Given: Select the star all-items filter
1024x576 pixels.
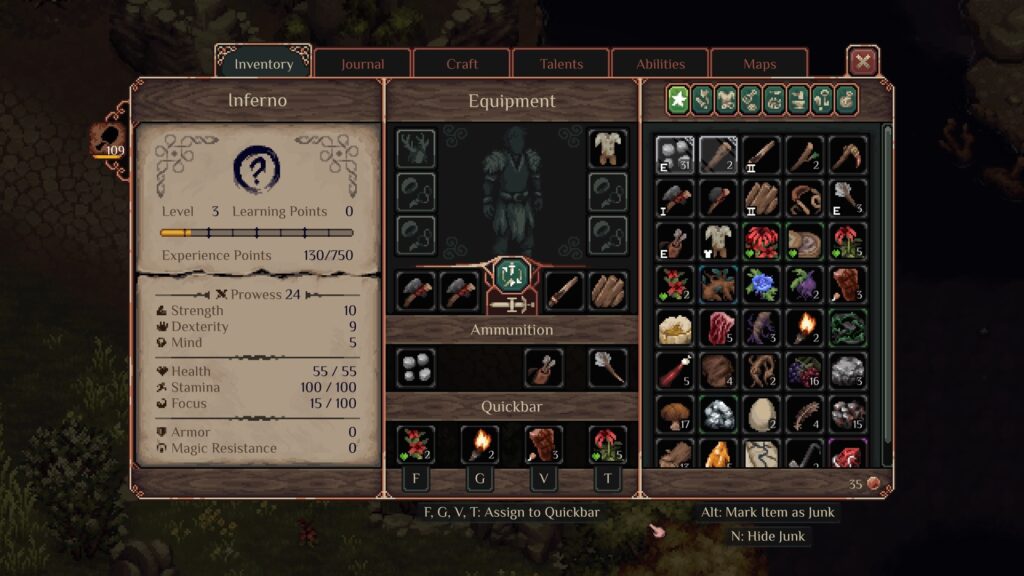Looking at the screenshot, I should (x=679, y=99).
